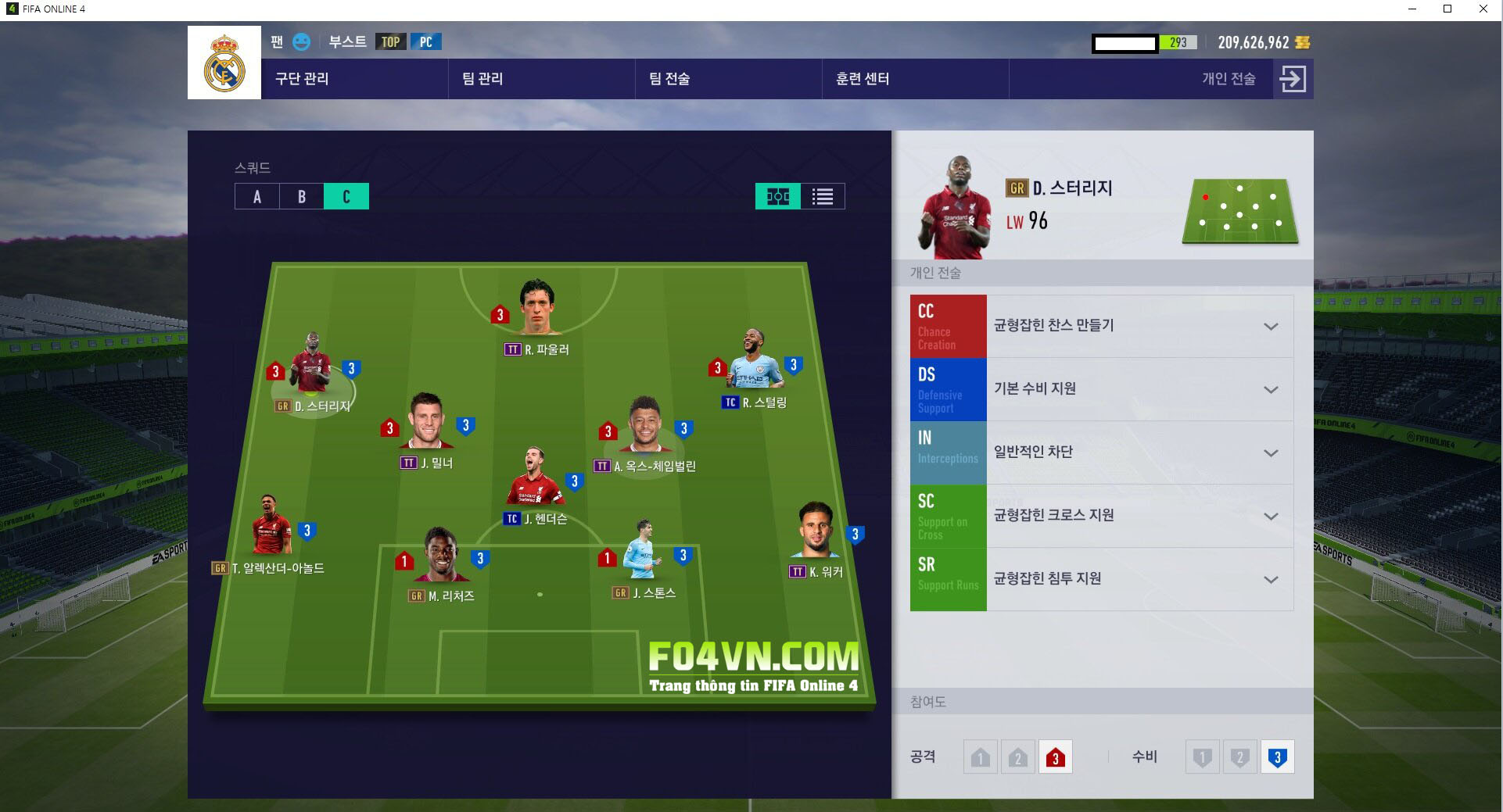Switch to squad A tab
Screen dimensions: 1503x812
coord(257,196)
